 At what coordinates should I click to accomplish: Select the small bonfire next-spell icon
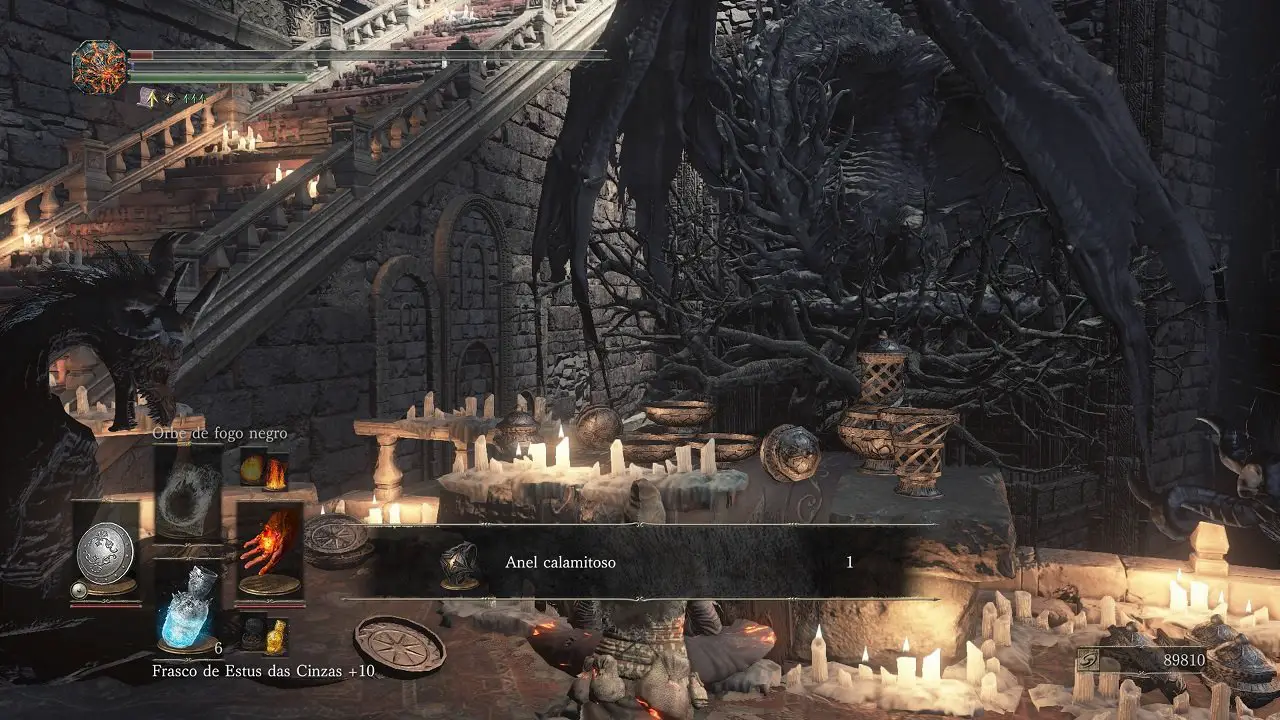click(x=275, y=472)
